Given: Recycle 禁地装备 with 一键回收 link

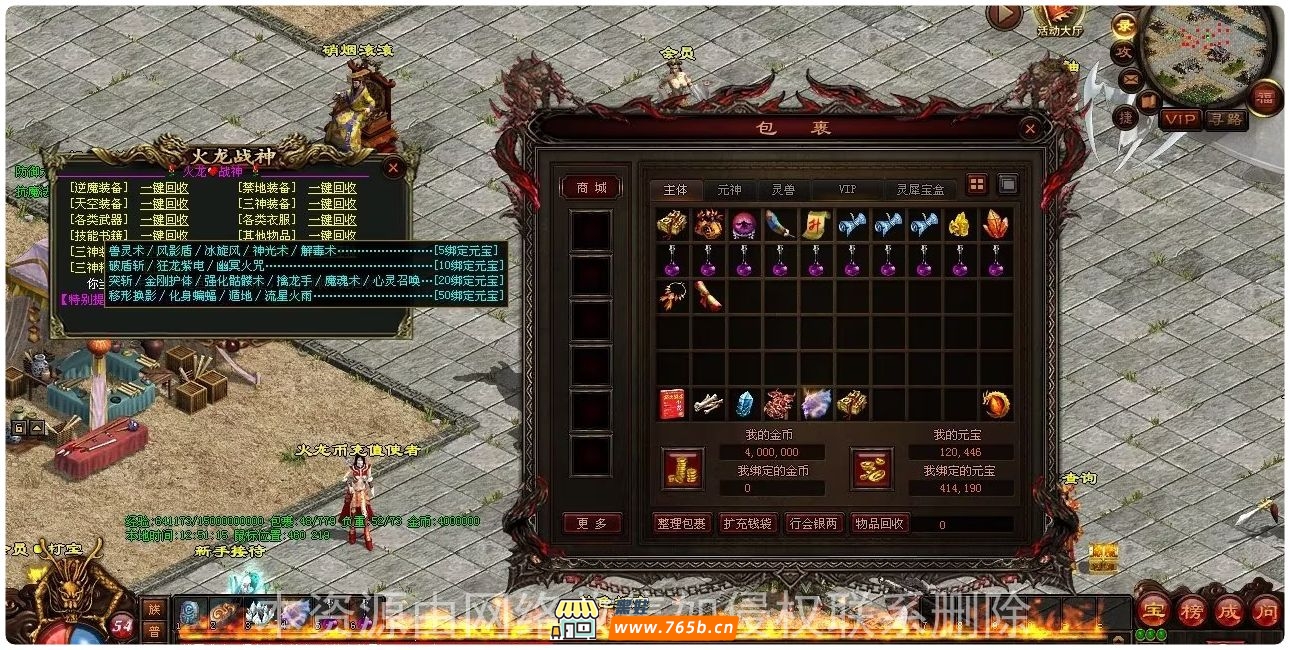Looking at the screenshot, I should click(332, 188).
